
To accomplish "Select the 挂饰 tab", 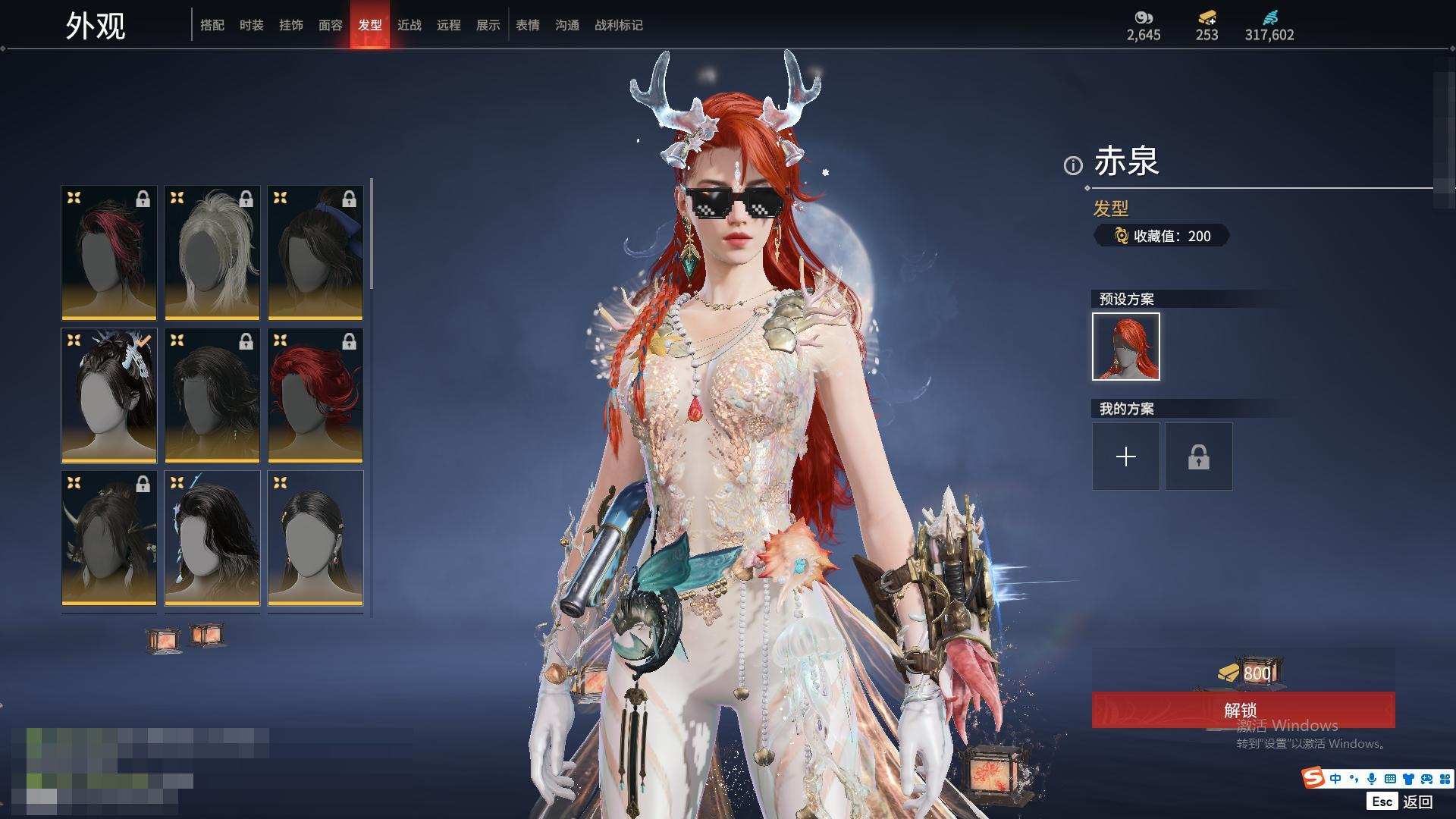I will click(x=290, y=25).
